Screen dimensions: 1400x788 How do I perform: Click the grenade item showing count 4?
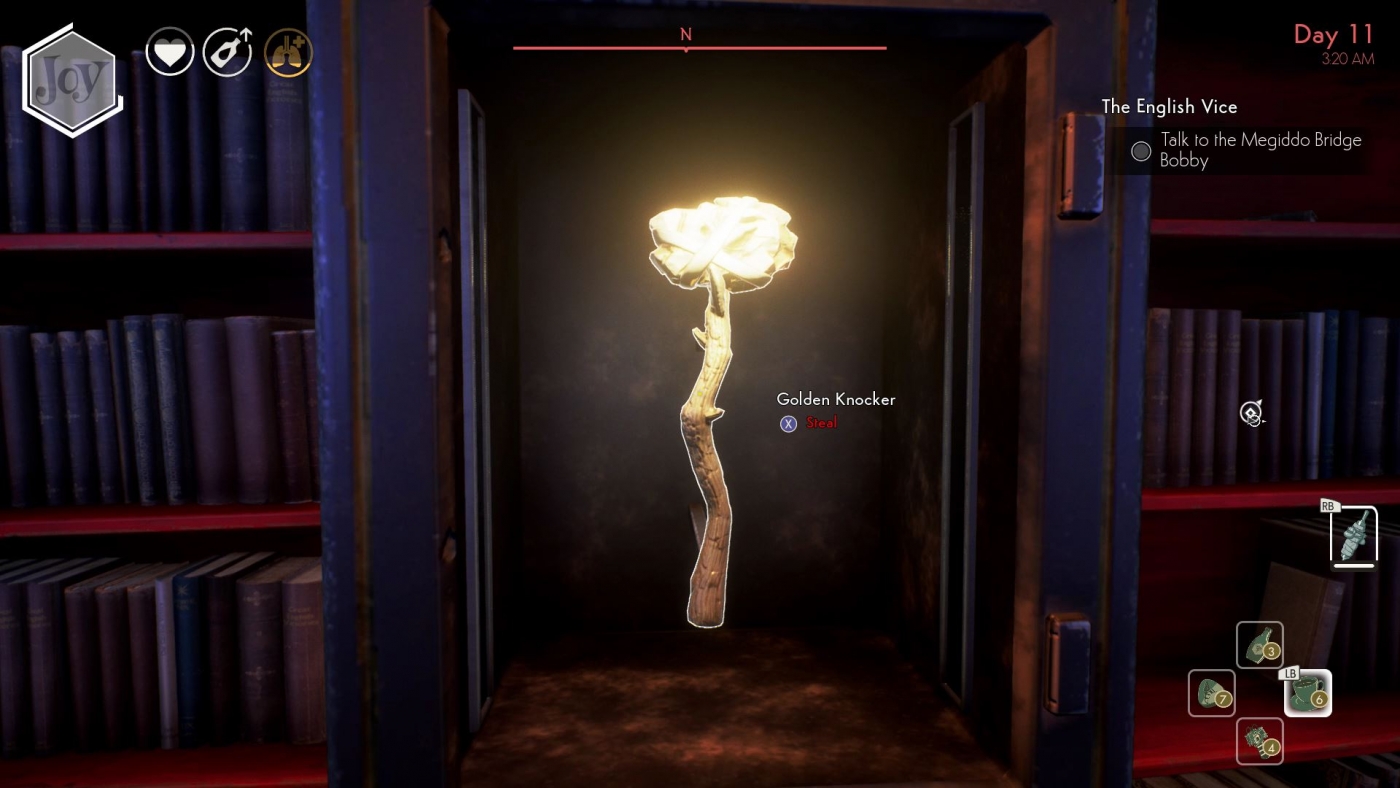click(x=1259, y=742)
